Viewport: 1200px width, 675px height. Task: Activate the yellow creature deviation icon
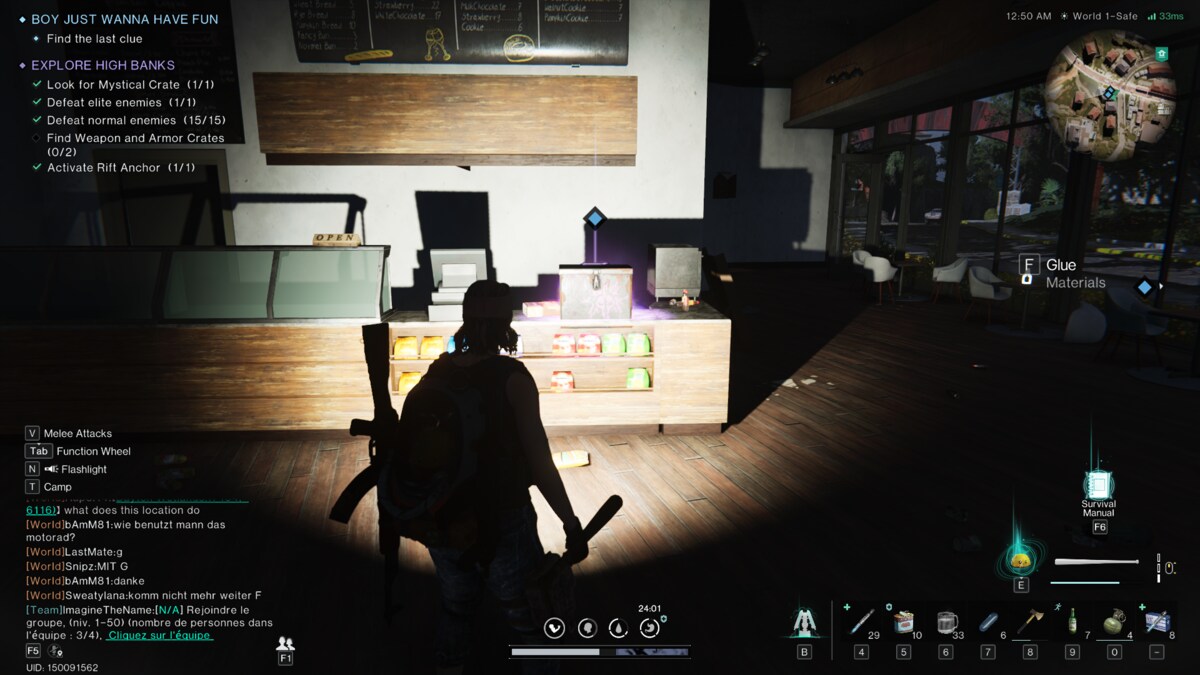coord(1020,559)
